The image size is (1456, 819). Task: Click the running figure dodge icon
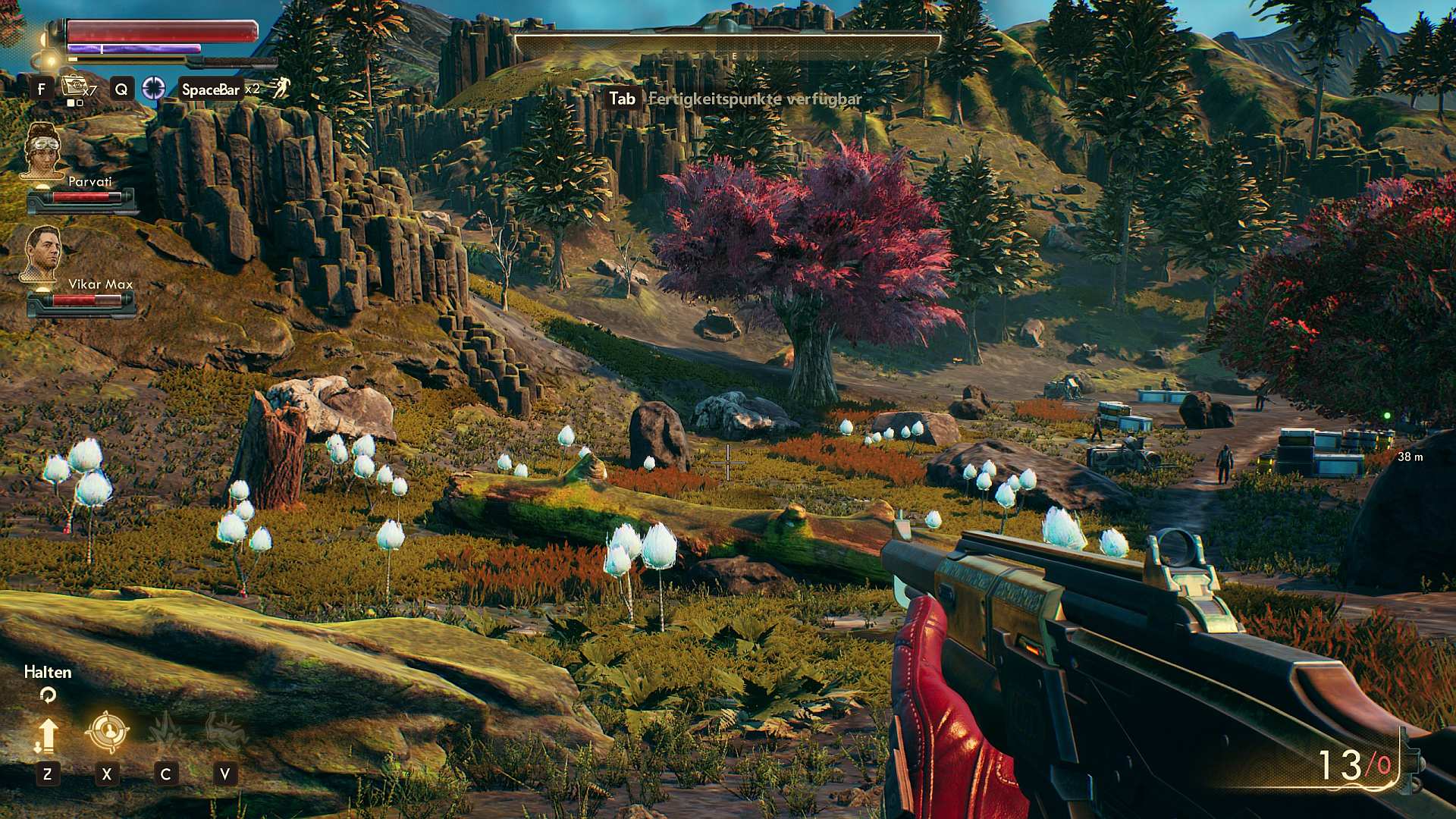coord(281,88)
